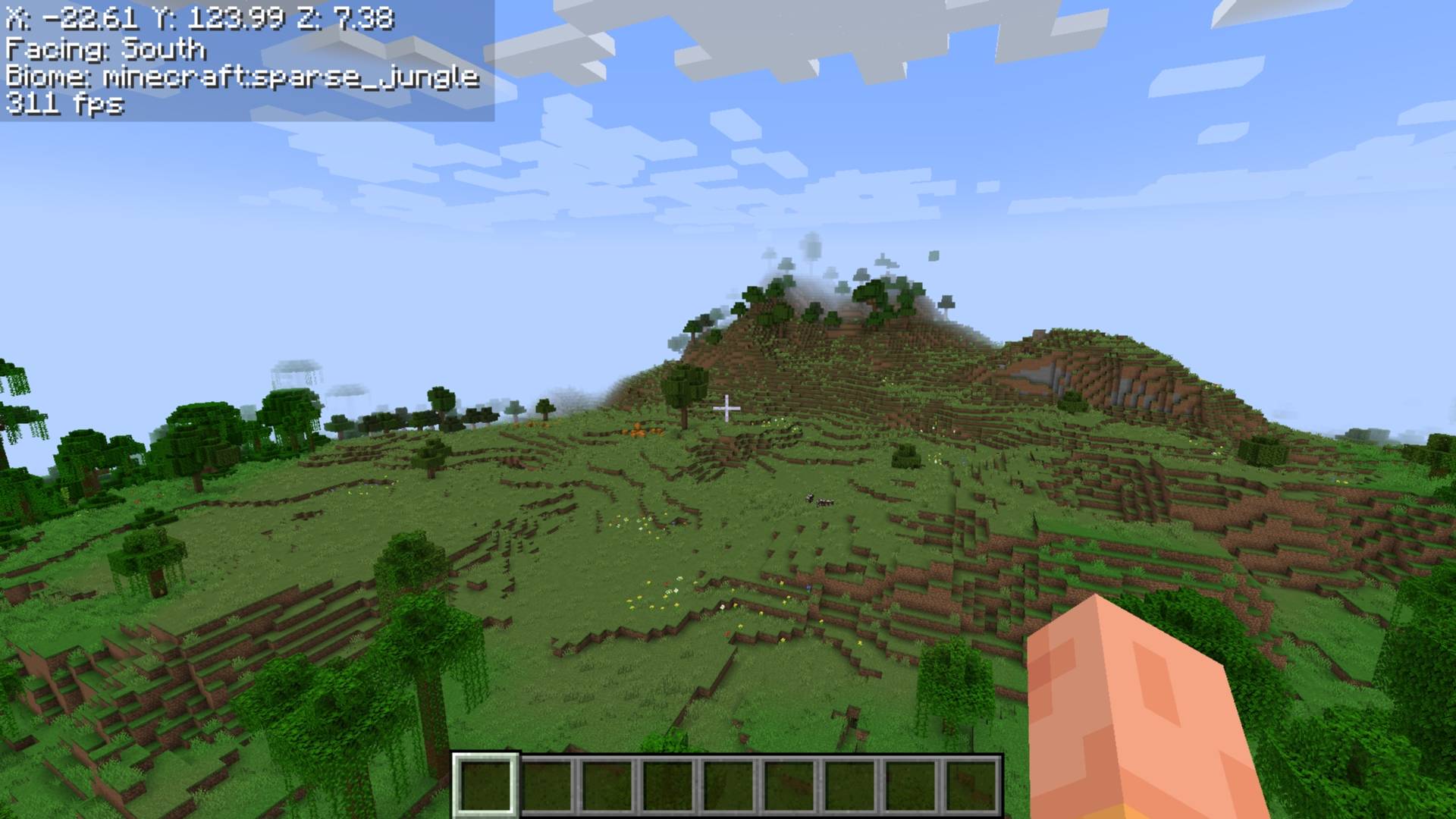The width and height of the screenshot is (1456, 819).
Task: Select the fourth hotbar slot
Action: tap(667, 785)
